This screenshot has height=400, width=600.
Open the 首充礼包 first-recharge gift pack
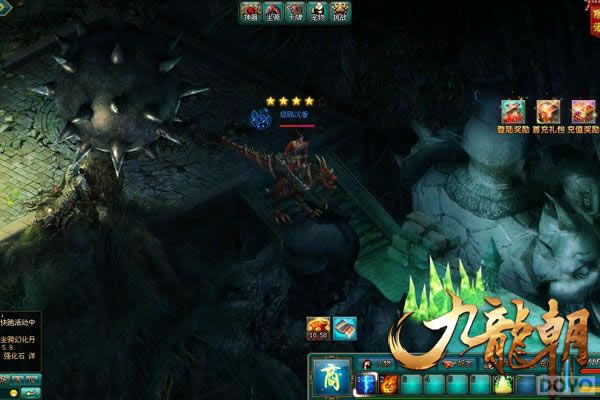tap(548, 112)
